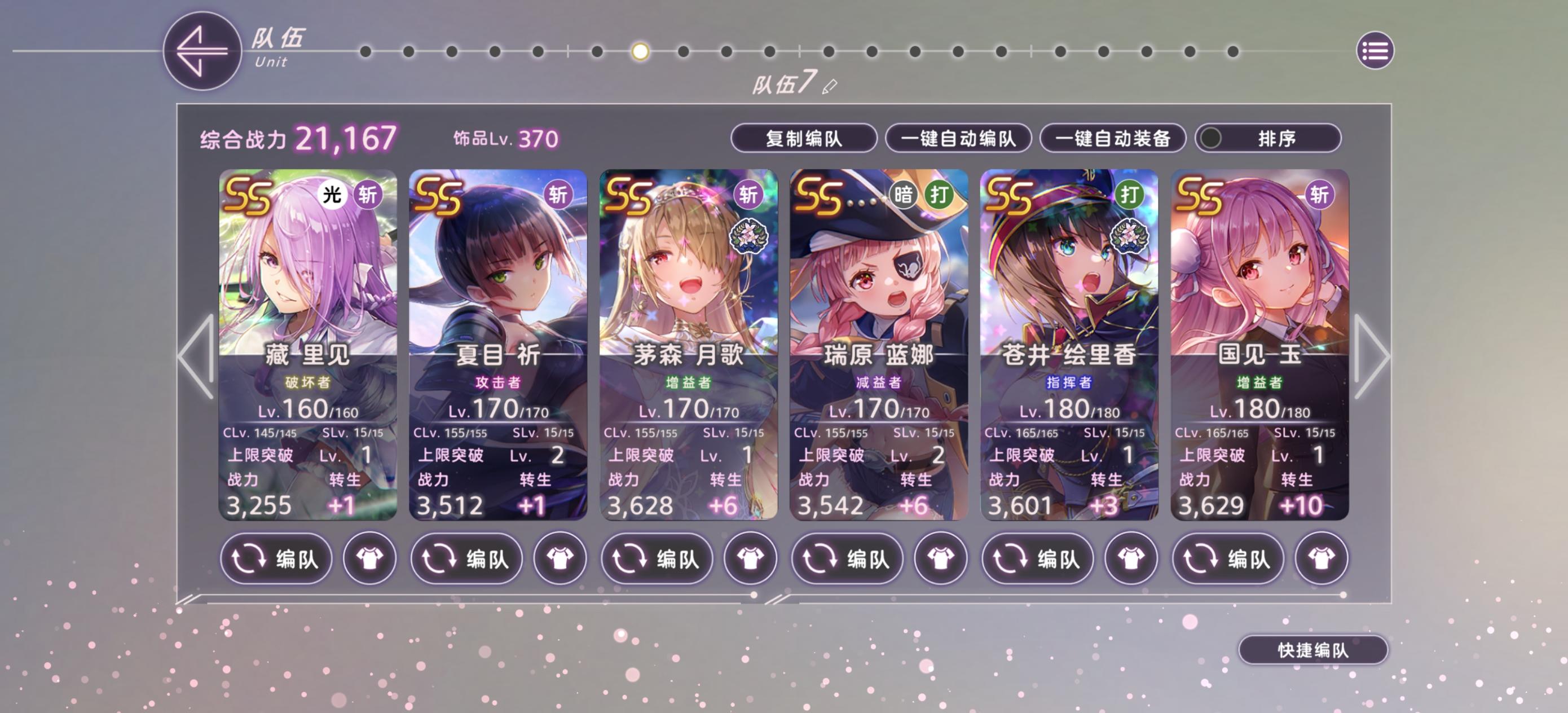Click the 复制编队 button
Screen dimensions: 1568x713
pyautogui.click(x=805, y=139)
